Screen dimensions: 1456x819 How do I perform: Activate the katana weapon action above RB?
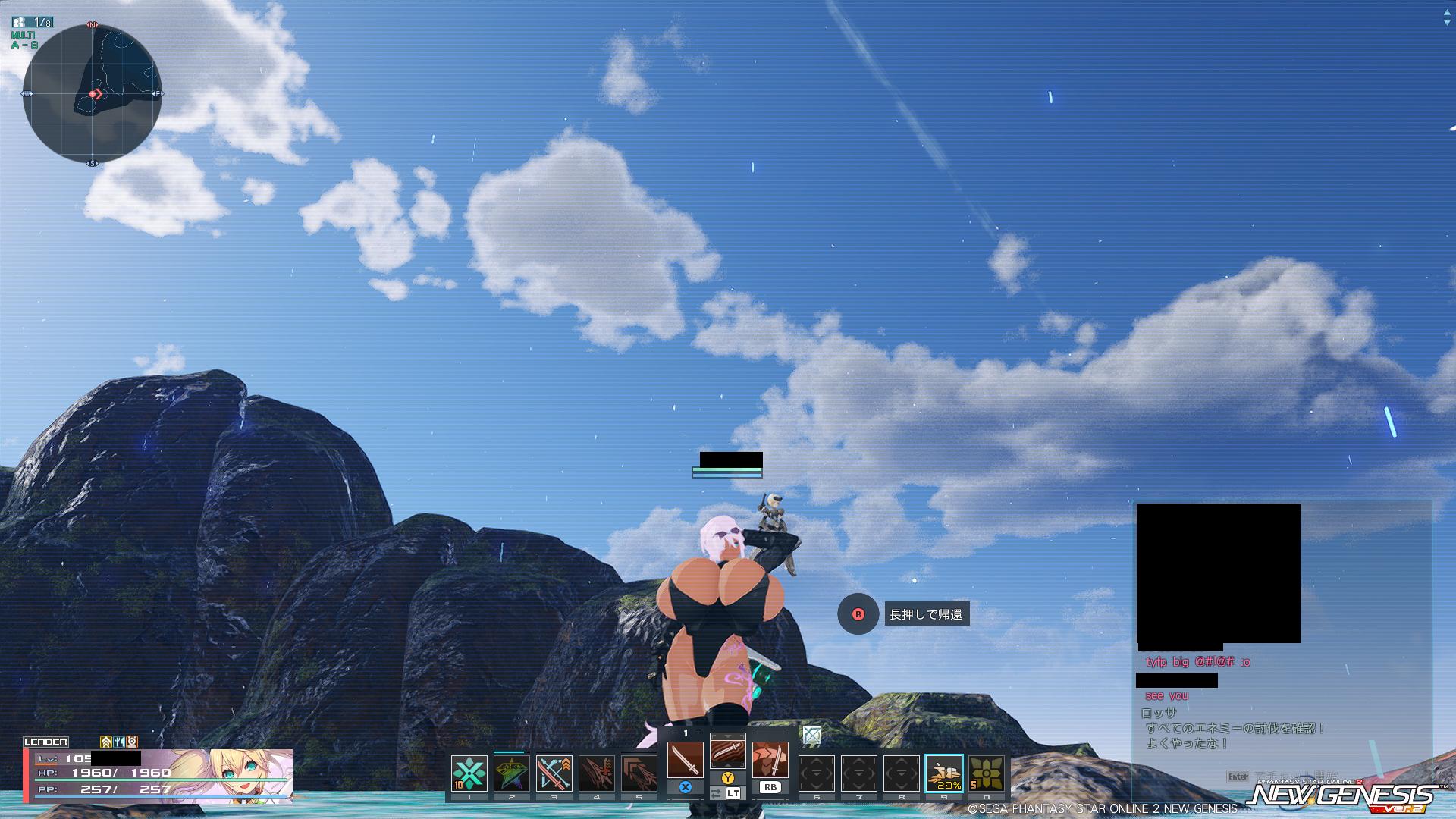pyautogui.click(x=770, y=760)
